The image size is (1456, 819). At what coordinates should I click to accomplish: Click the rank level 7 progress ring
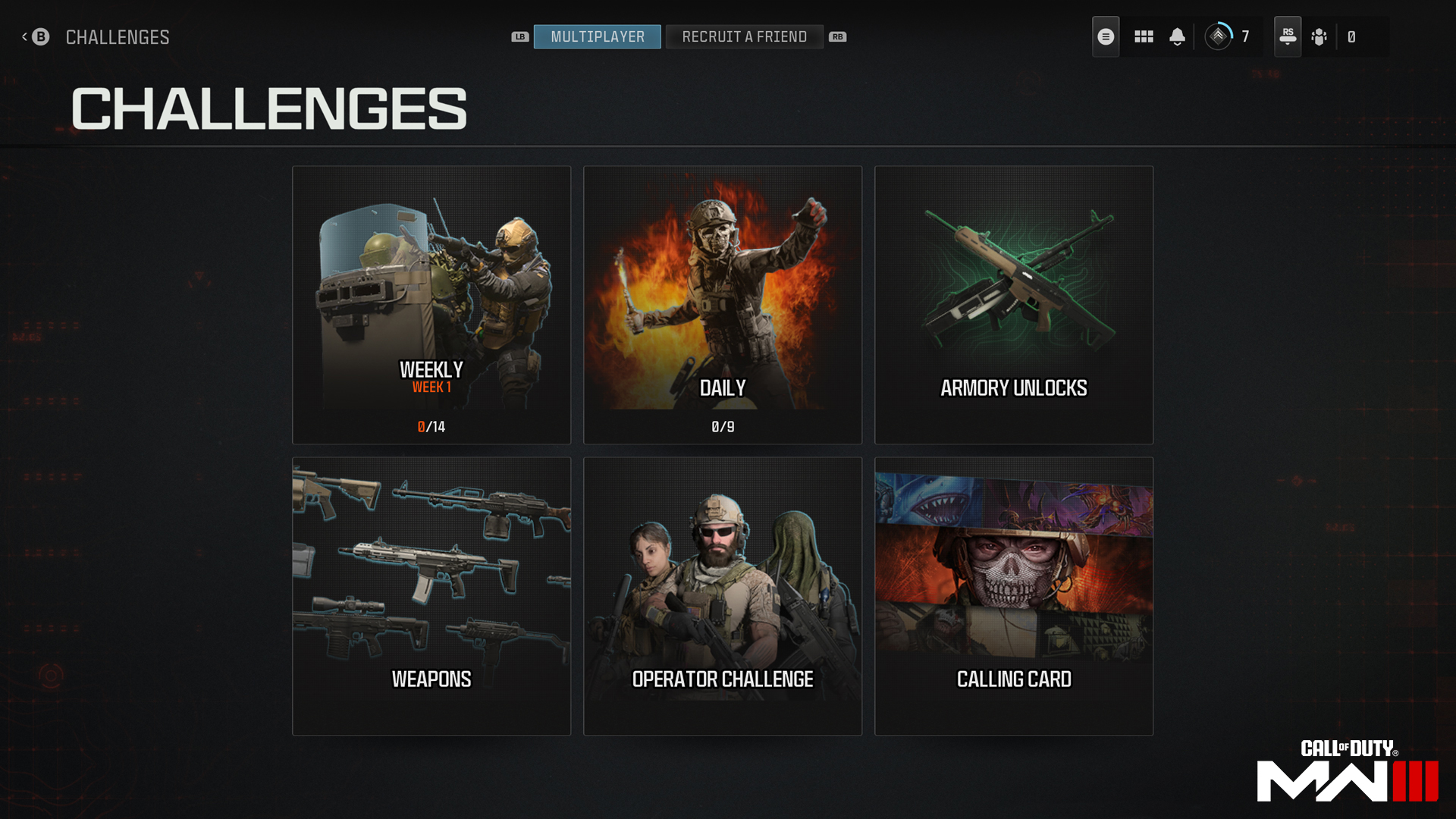coord(1219,36)
